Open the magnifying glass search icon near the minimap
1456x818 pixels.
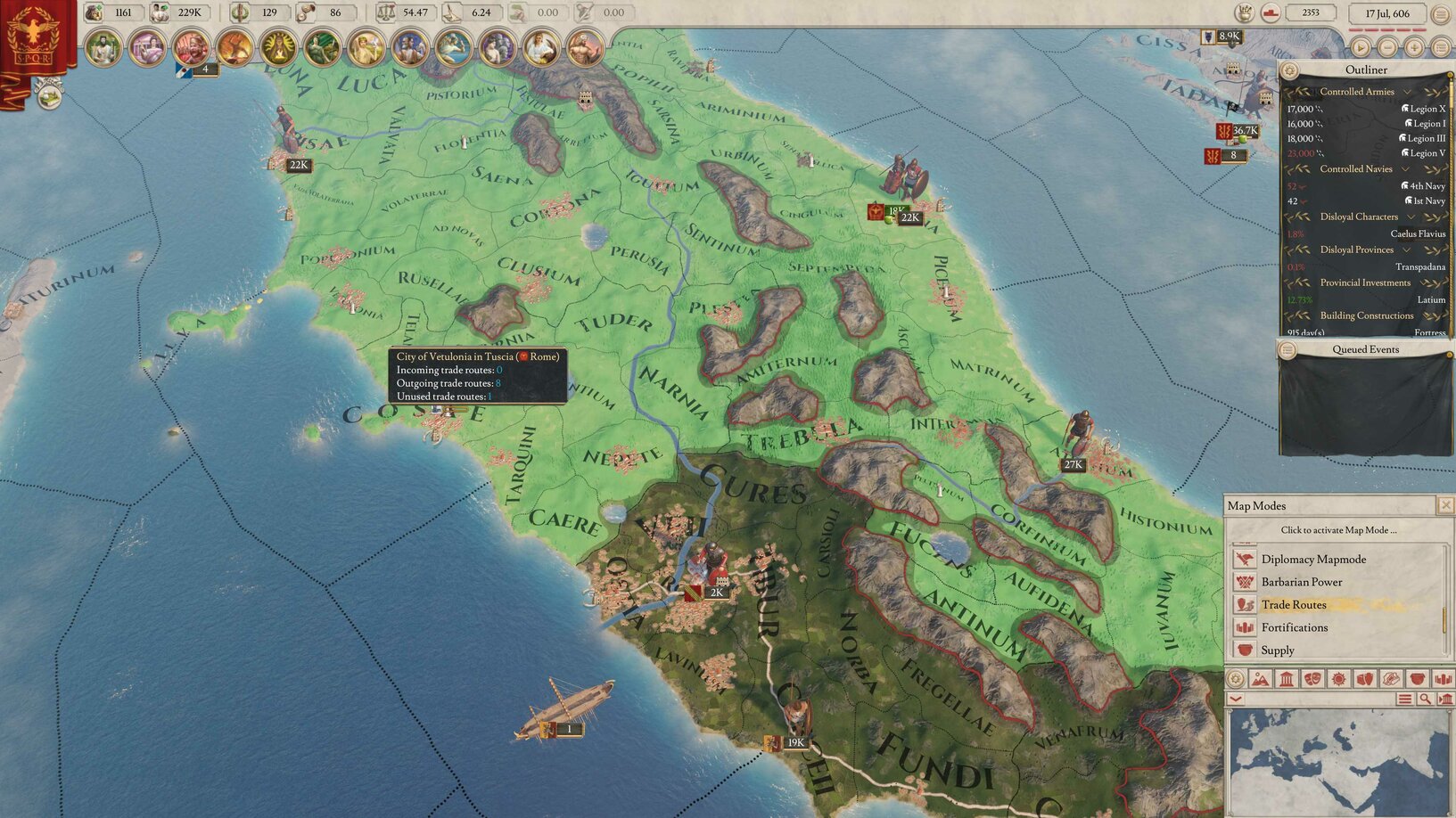pyautogui.click(x=1425, y=699)
